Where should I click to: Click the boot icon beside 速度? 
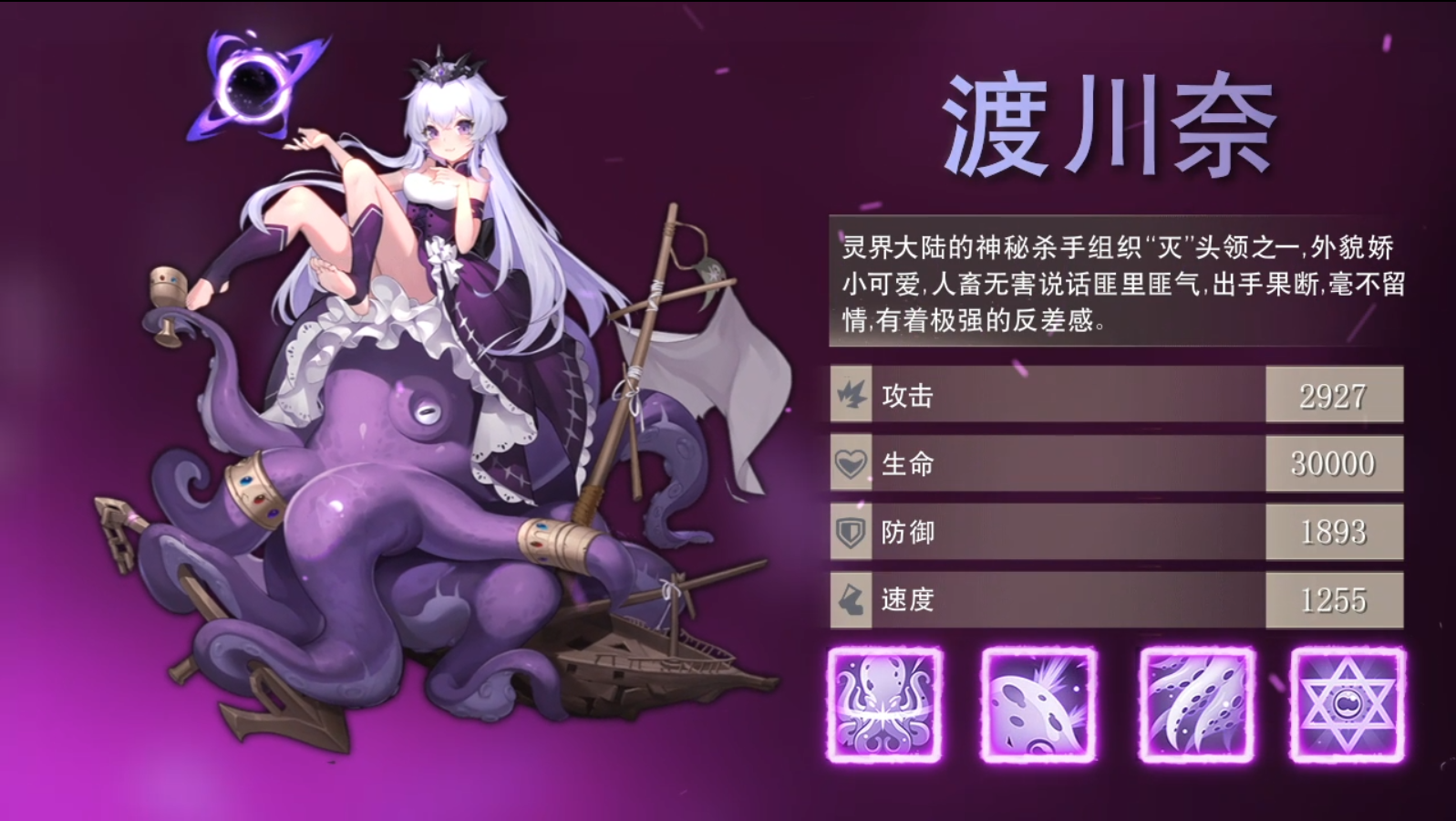(850, 601)
